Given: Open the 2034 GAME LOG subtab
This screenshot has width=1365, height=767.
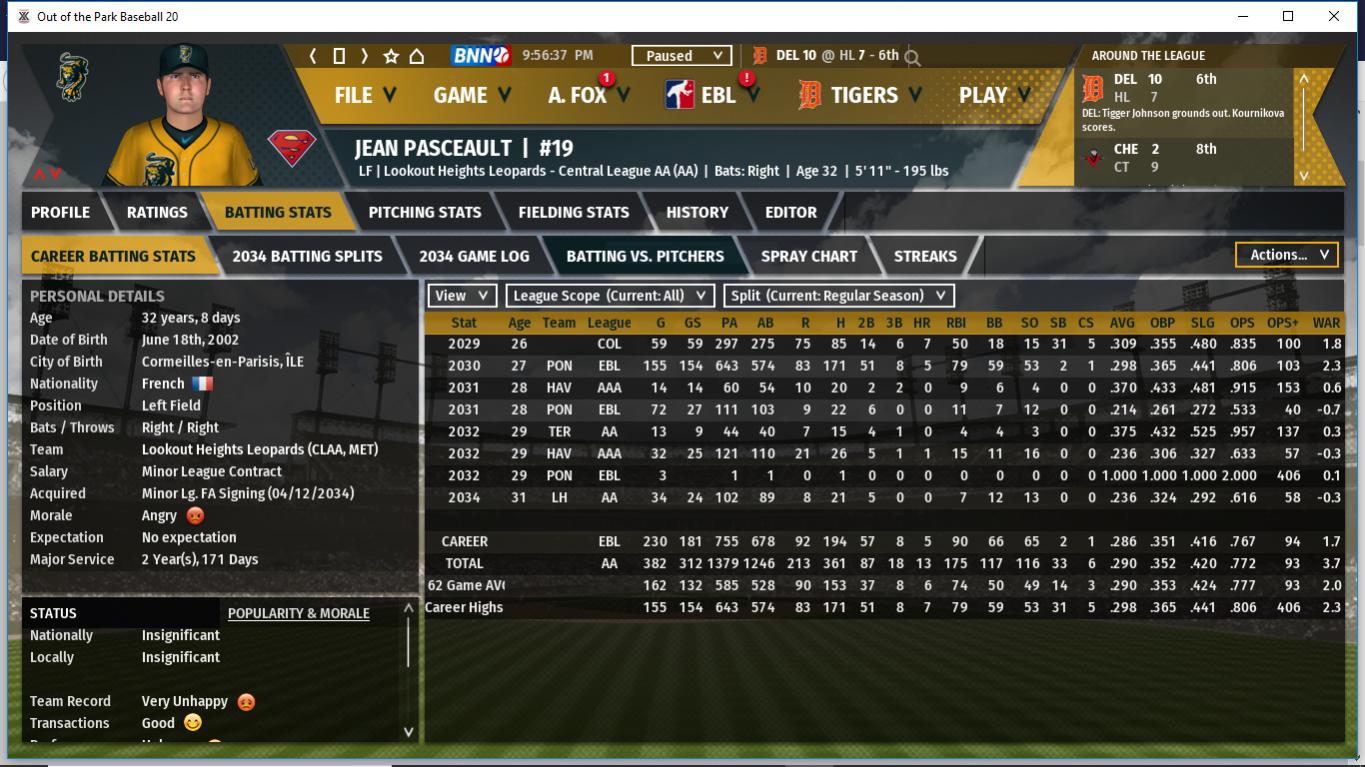Looking at the screenshot, I should point(474,256).
